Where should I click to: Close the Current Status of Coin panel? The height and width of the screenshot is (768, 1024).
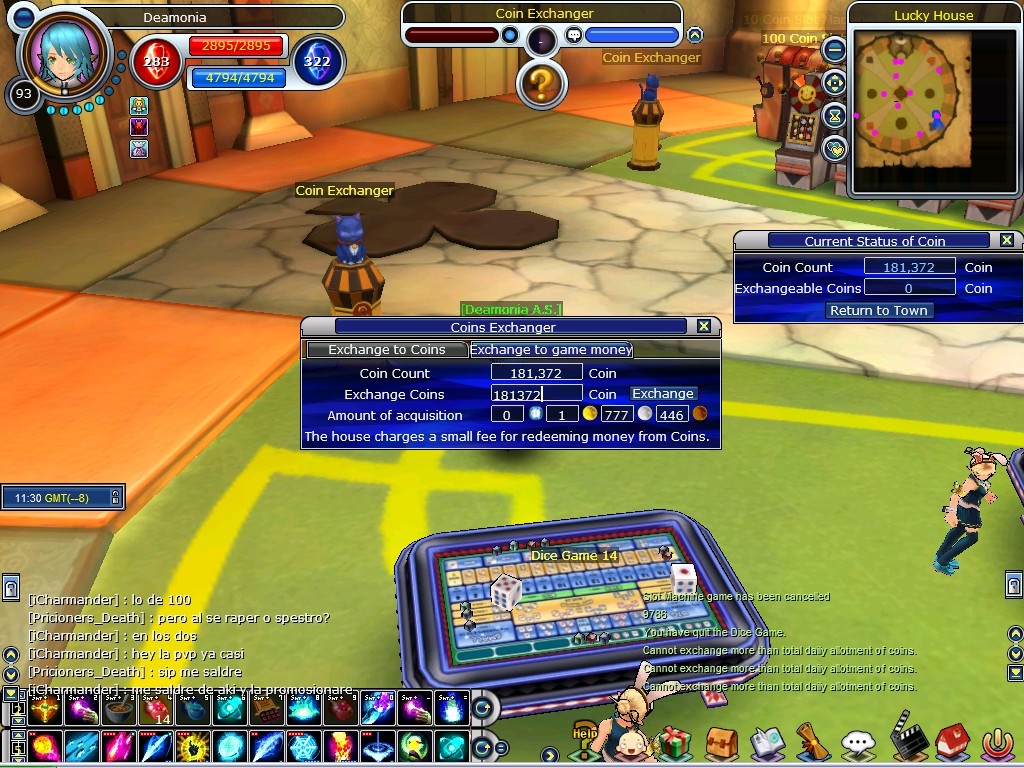(1007, 240)
